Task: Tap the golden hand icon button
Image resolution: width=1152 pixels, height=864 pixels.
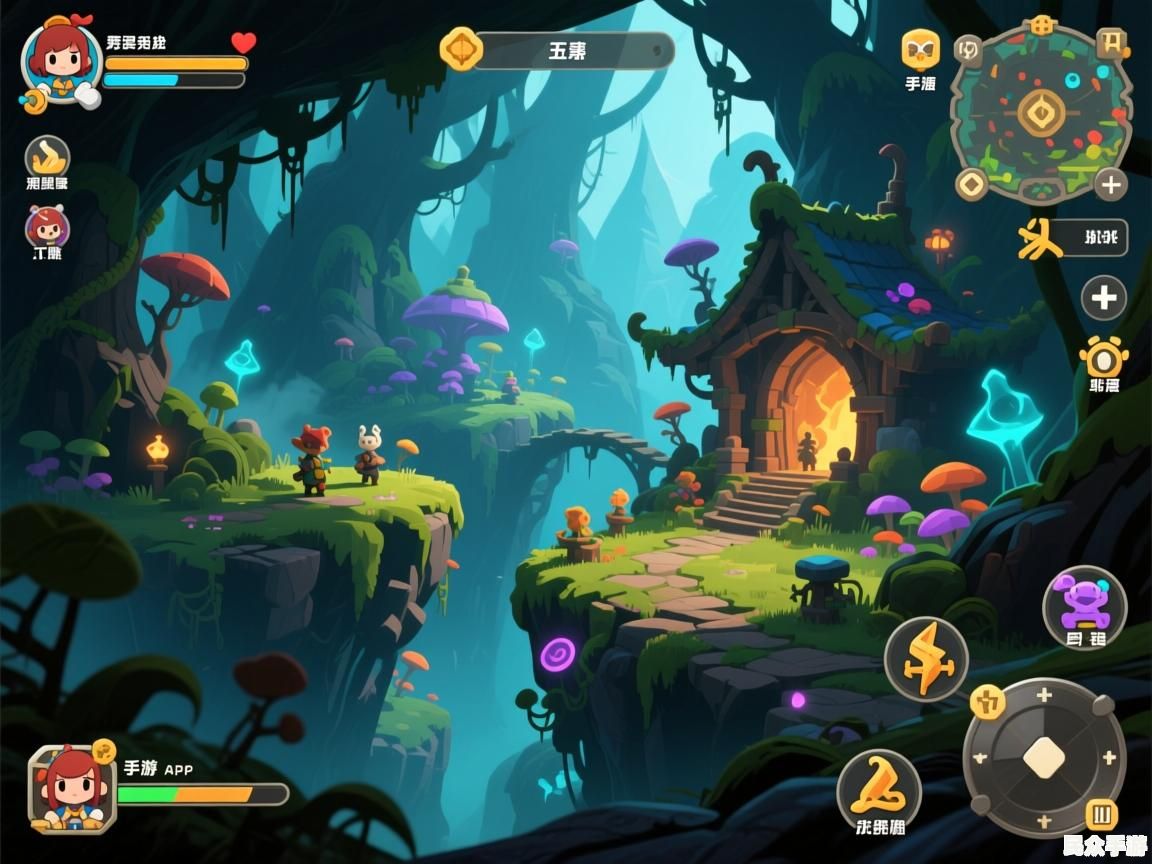Action: [x=47, y=157]
